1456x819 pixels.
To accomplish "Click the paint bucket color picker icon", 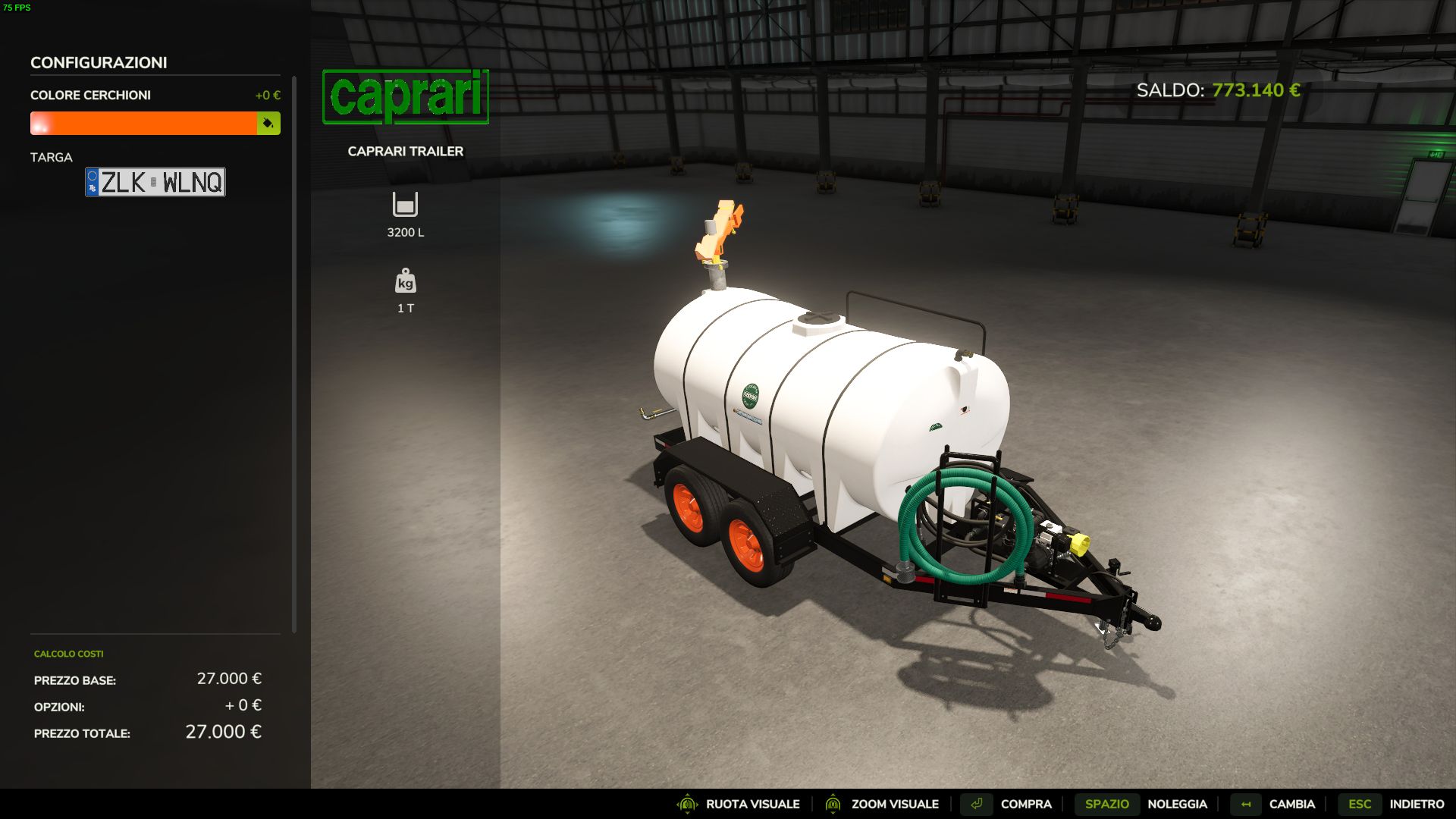I will pos(268,123).
